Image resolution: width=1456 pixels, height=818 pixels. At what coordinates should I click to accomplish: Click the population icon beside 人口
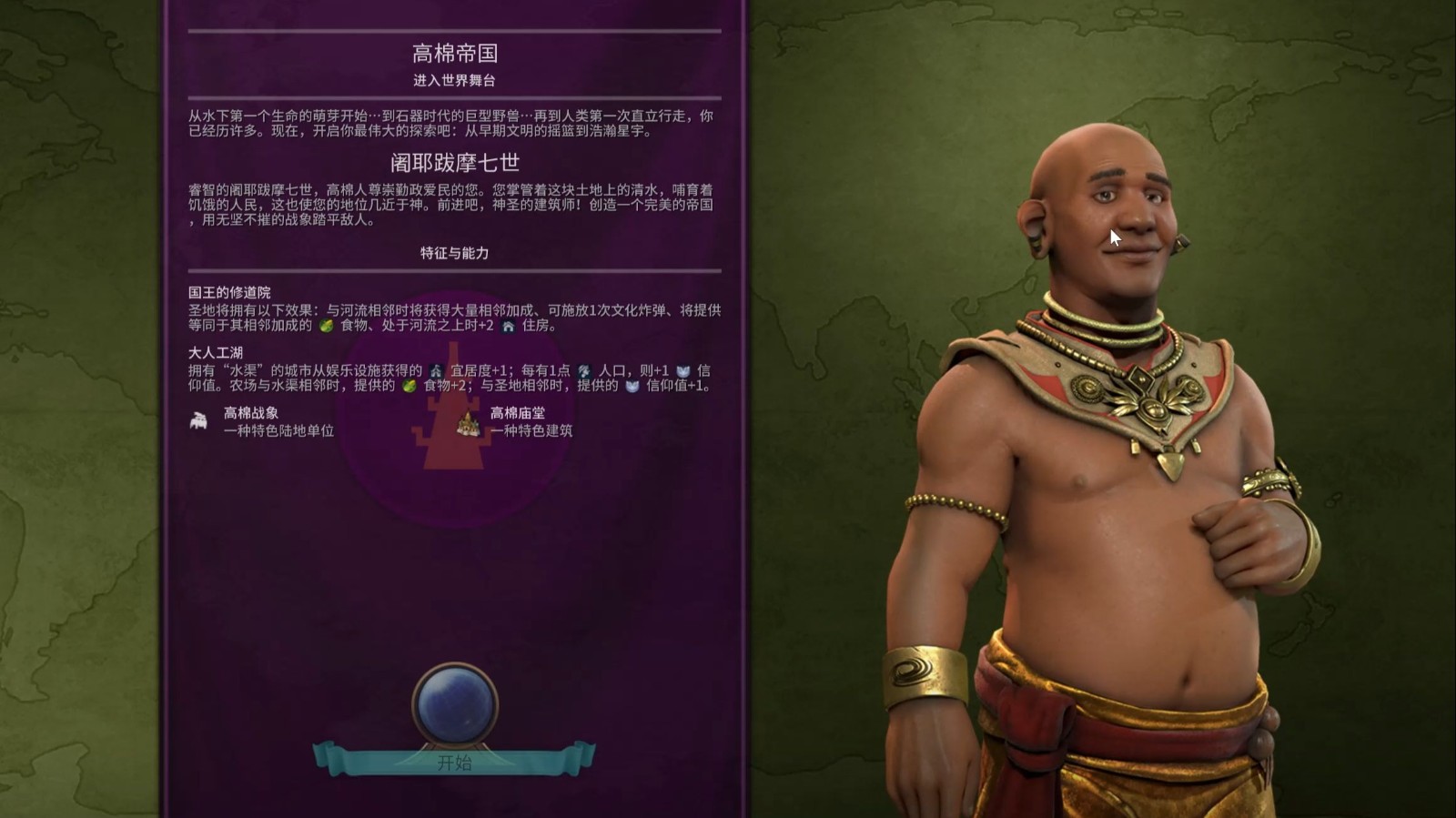click(x=583, y=370)
